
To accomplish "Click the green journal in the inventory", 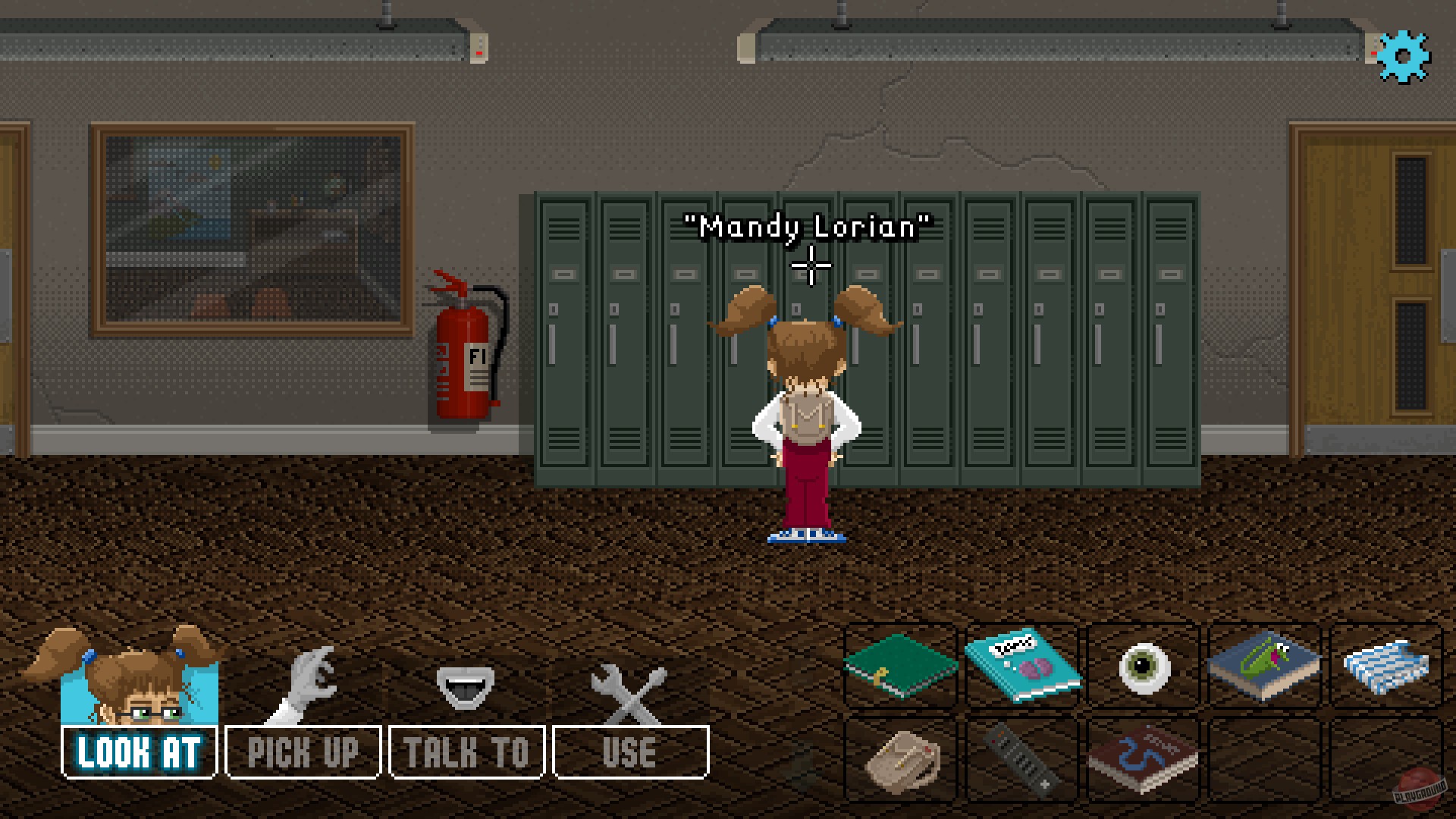I will (x=899, y=667).
